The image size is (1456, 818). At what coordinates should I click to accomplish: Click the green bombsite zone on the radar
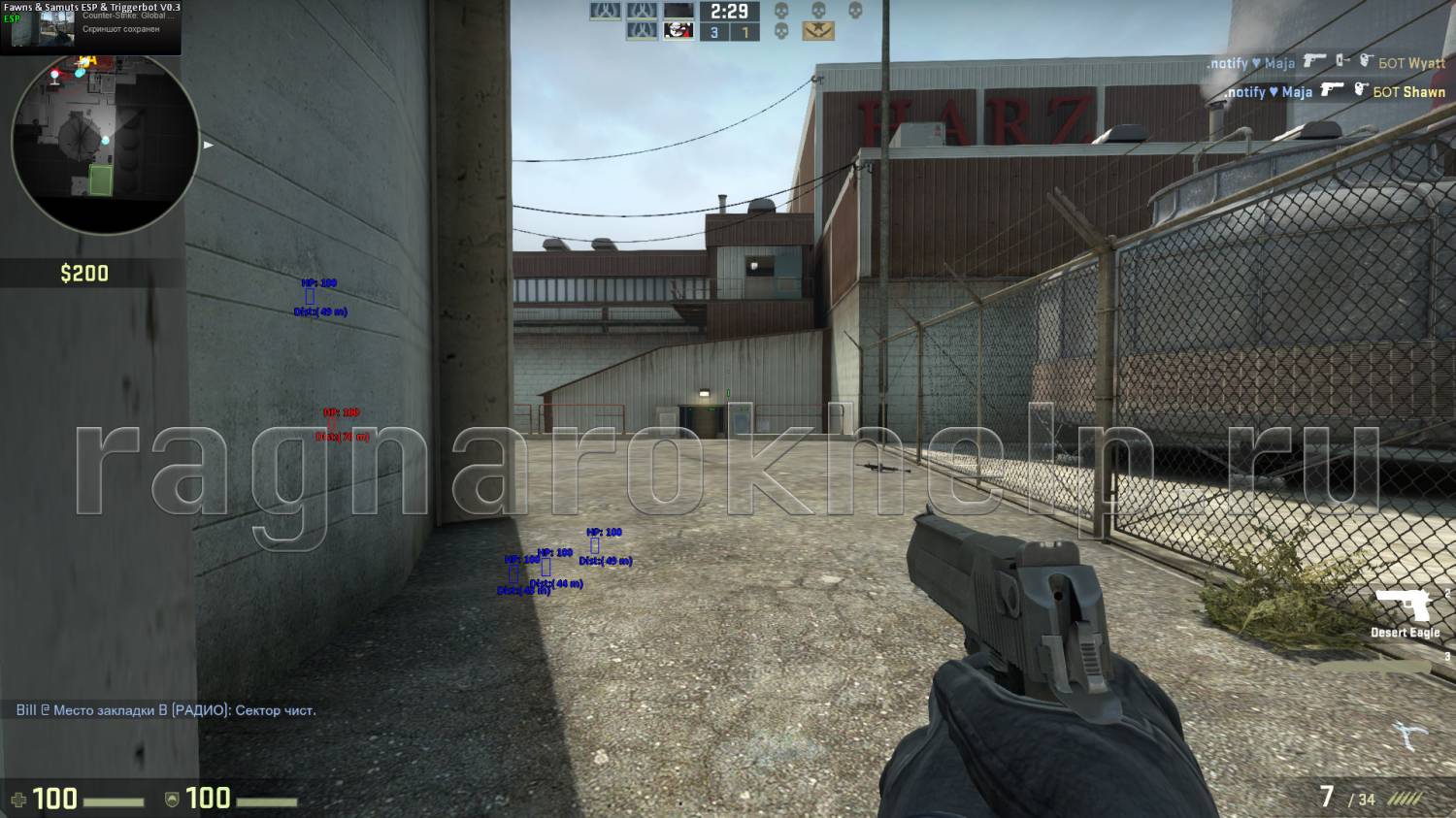[101, 180]
